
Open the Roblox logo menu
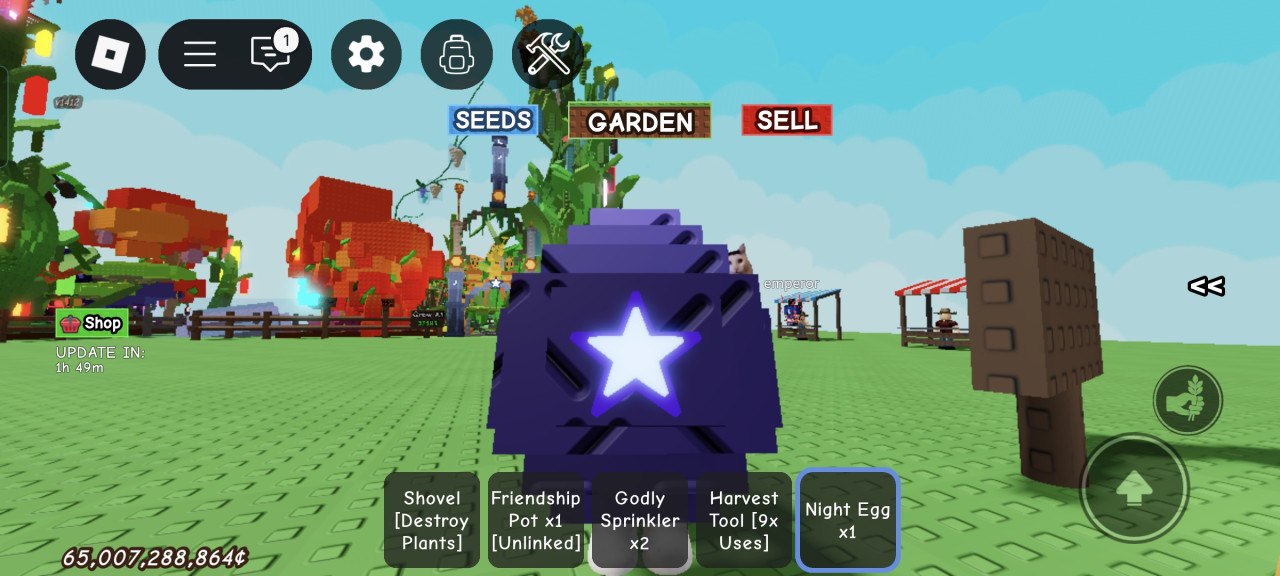coord(110,54)
